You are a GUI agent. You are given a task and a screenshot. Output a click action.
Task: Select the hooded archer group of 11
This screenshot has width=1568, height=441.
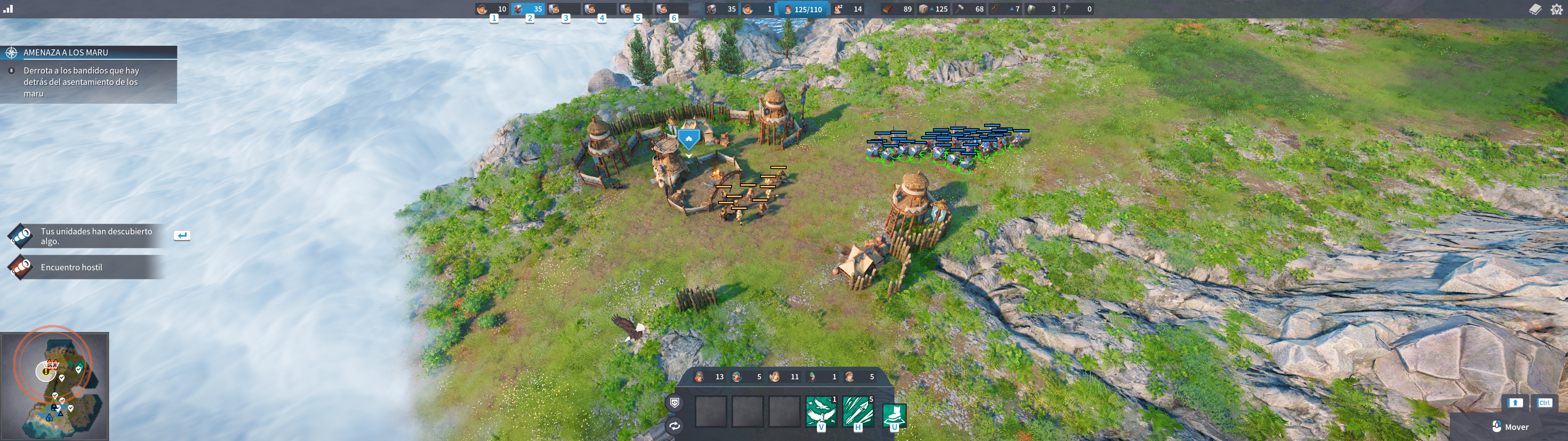point(785,377)
